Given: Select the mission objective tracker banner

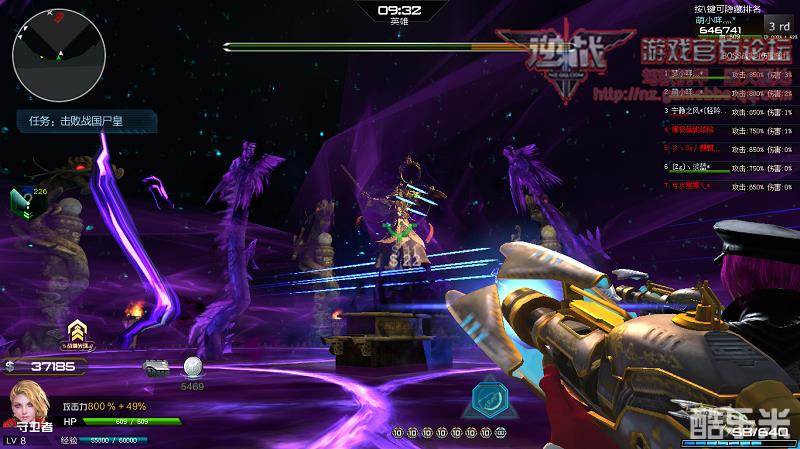Looking at the screenshot, I should coord(86,122).
